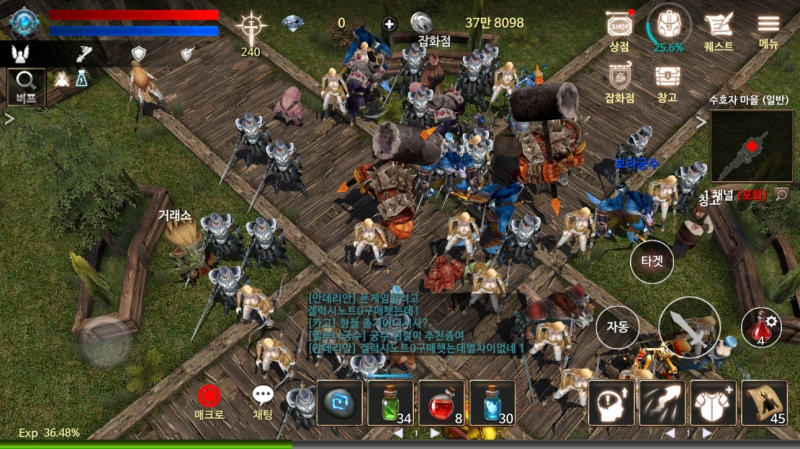Toggle the 자동 auto-battle button
This screenshot has height=449, width=800.
[617, 325]
